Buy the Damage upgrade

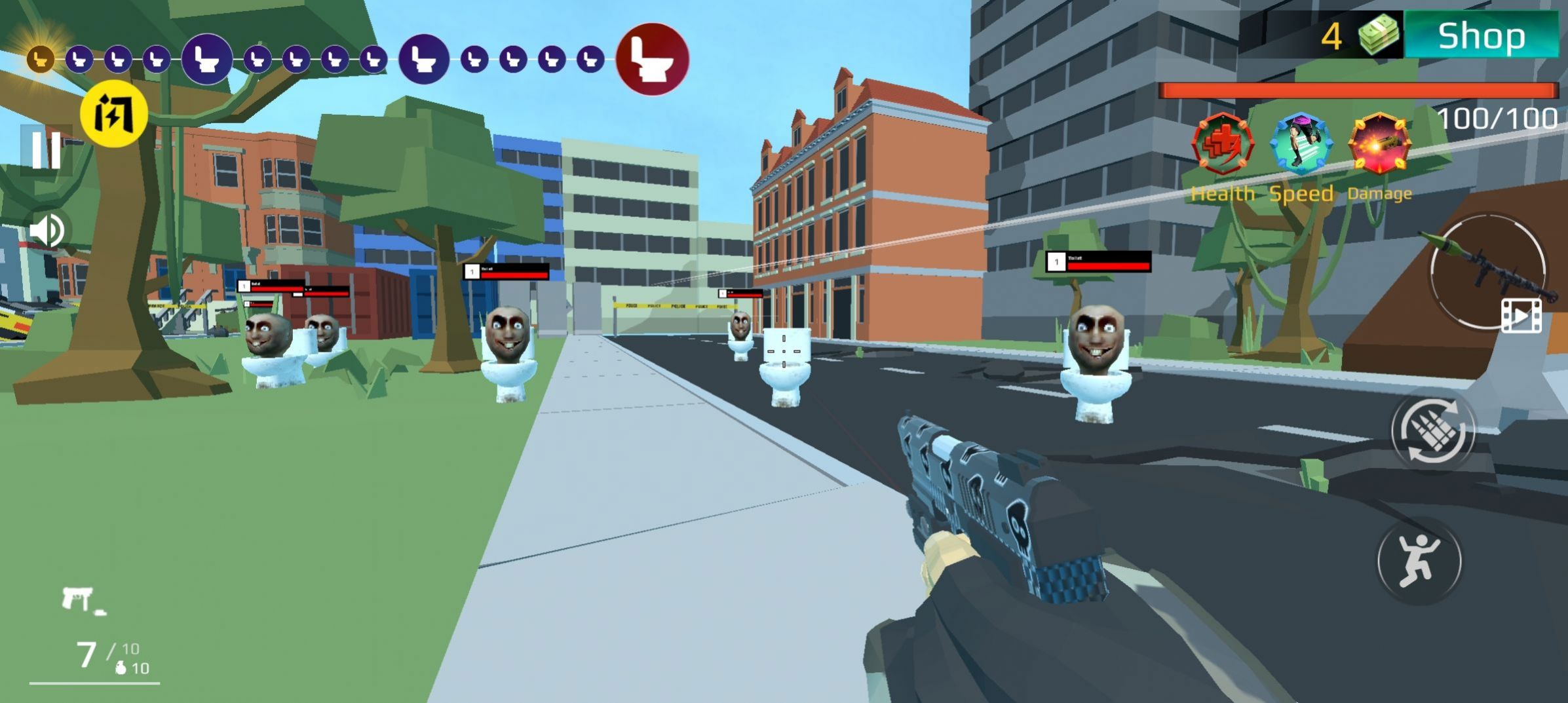1379,145
